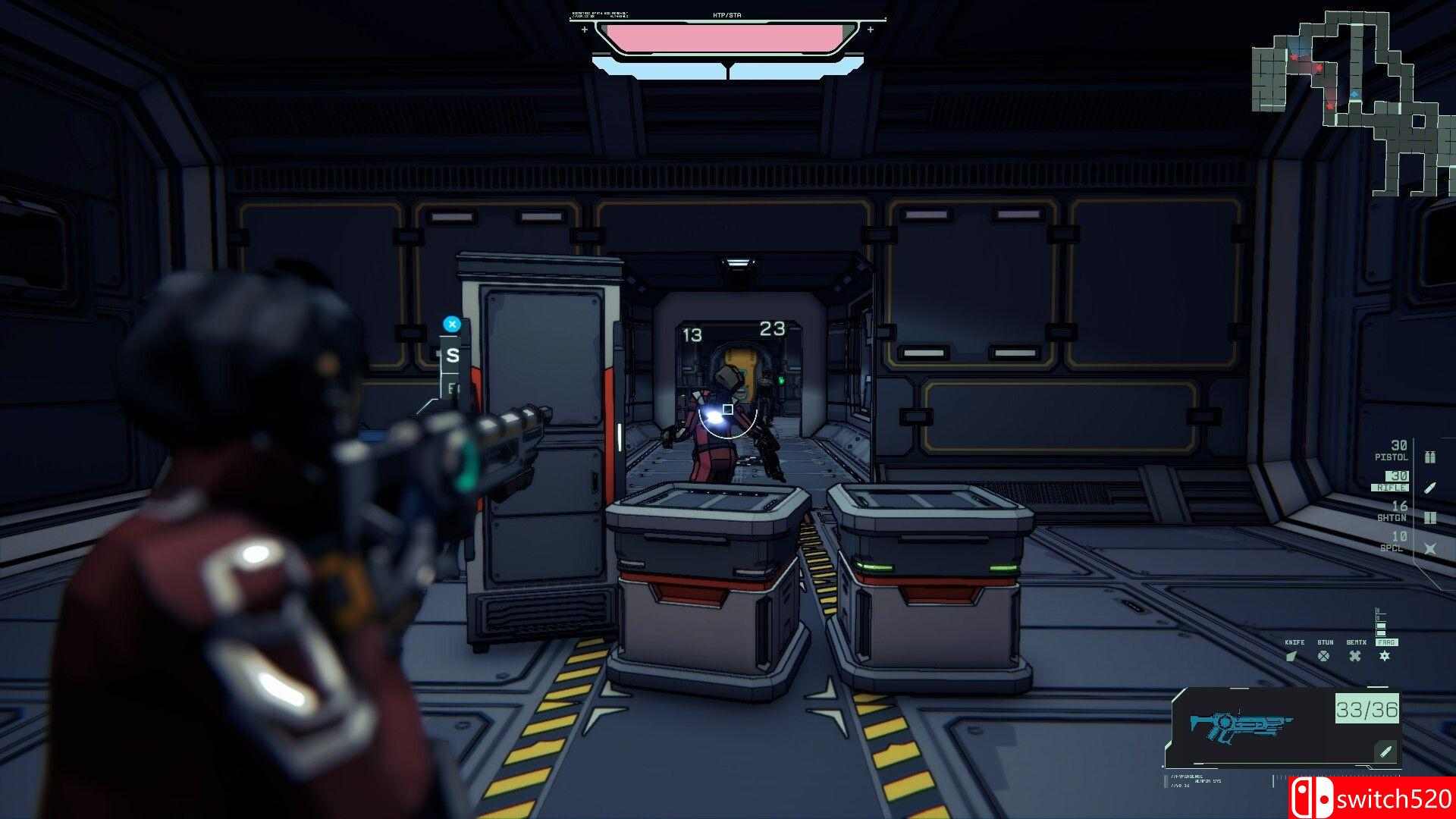The height and width of the screenshot is (819, 1456).
Task: Click the RIFLE bullet ammo icon
Action: [x=1429, y=488]
